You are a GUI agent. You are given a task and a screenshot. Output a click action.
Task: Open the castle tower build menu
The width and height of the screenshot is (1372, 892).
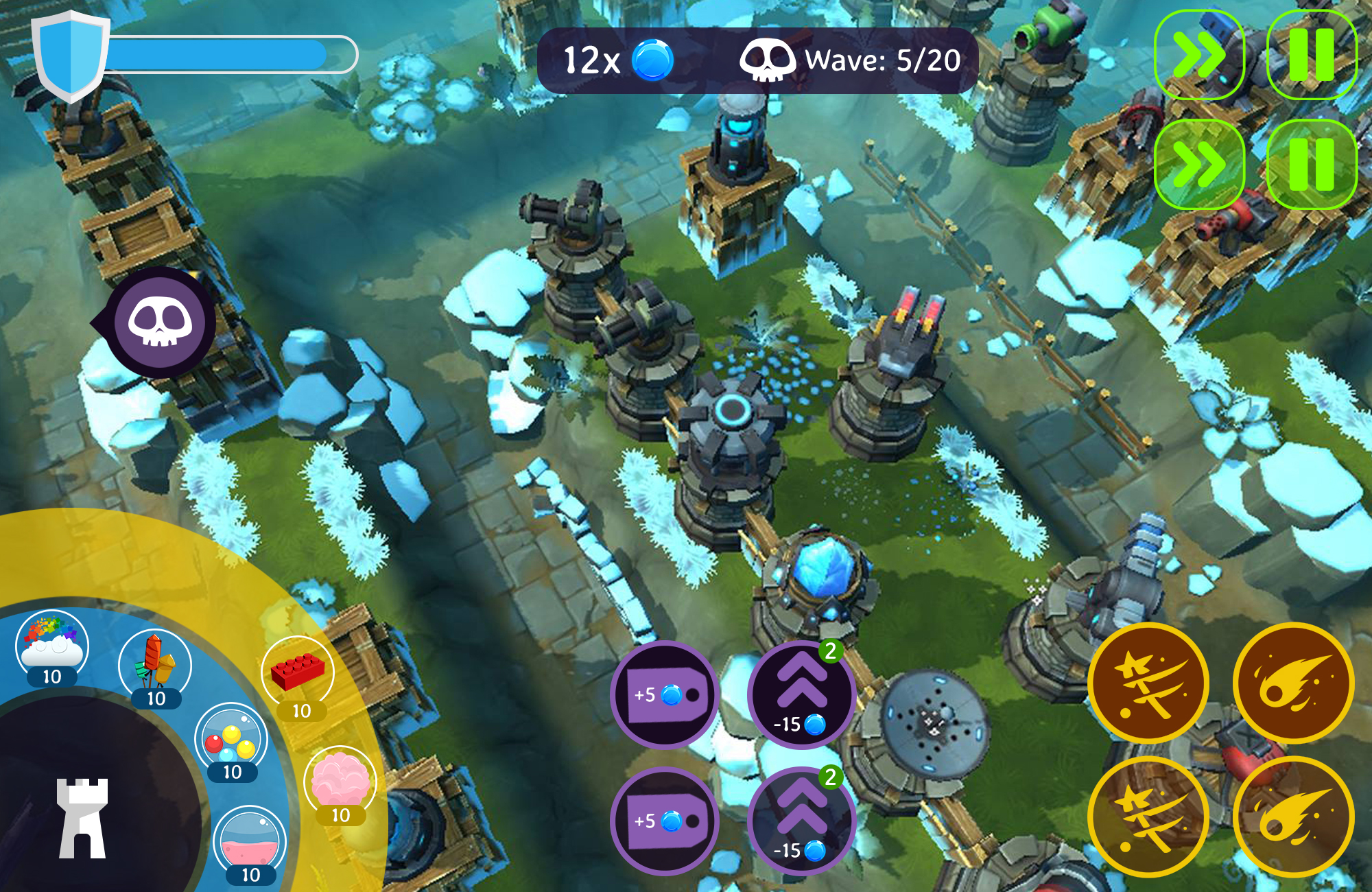tap(82, 817)
